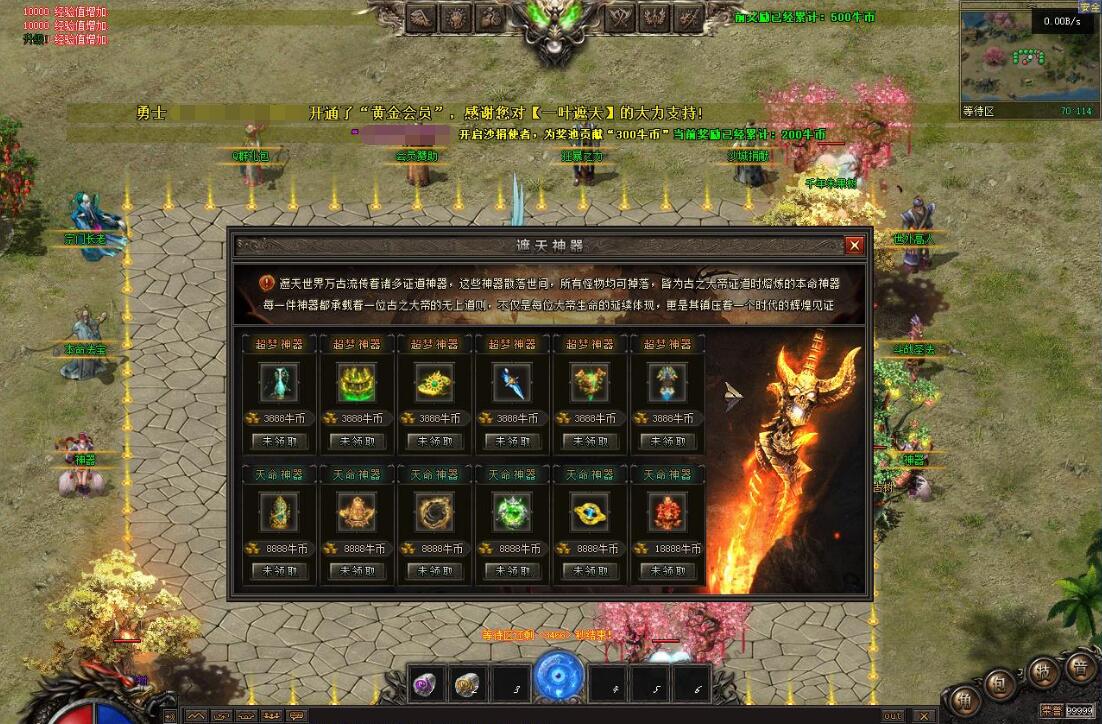This screenshot has height=724, width=1102.
Task: Claim the blue-gold ring 天命神器 reward
Action: 591,571
